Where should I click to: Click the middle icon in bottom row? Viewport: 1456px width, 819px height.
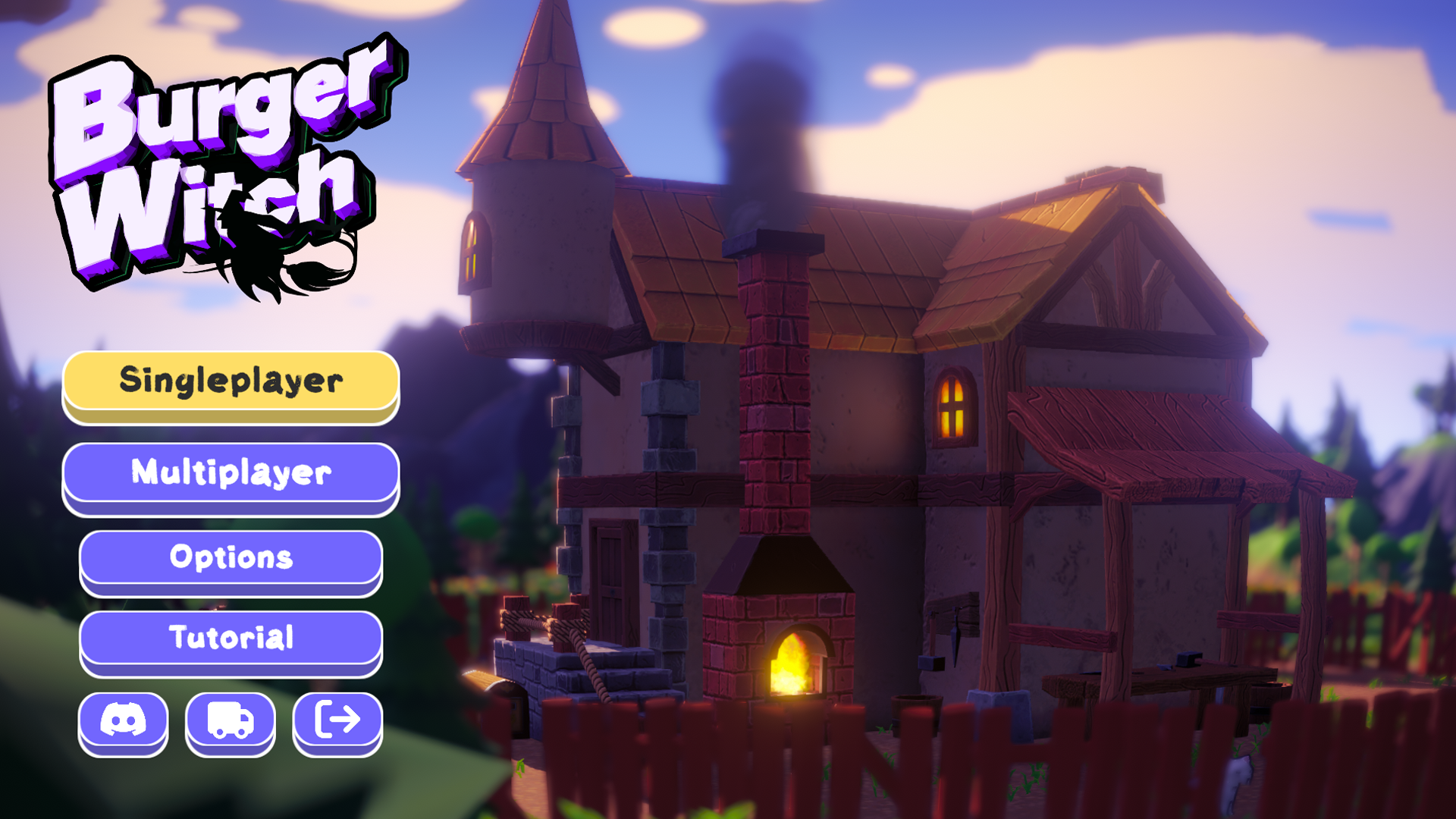(231, 722)
